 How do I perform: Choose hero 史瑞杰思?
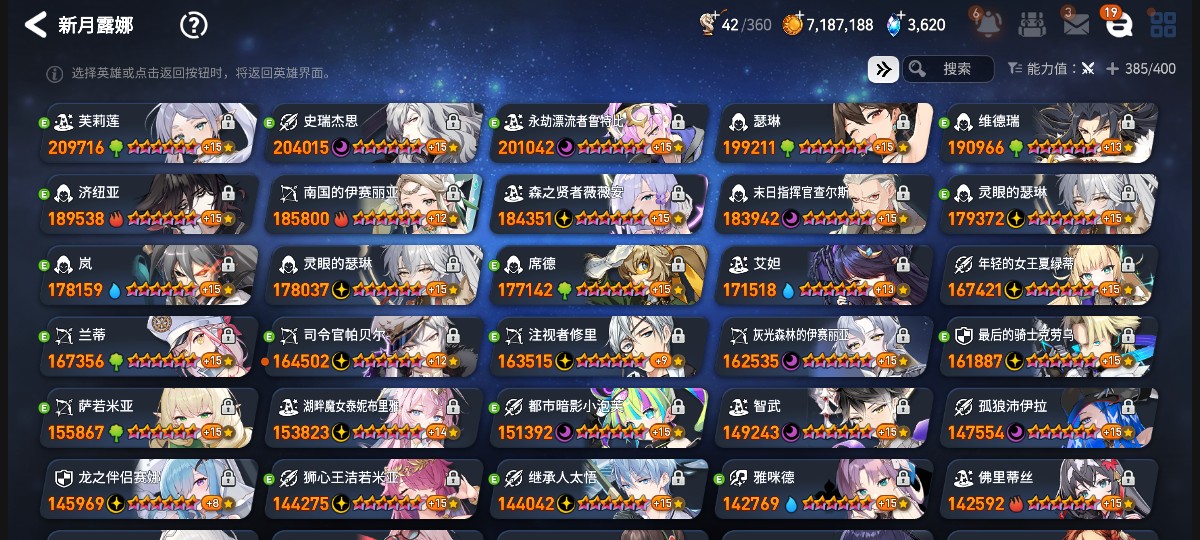[x=374, y=134]
